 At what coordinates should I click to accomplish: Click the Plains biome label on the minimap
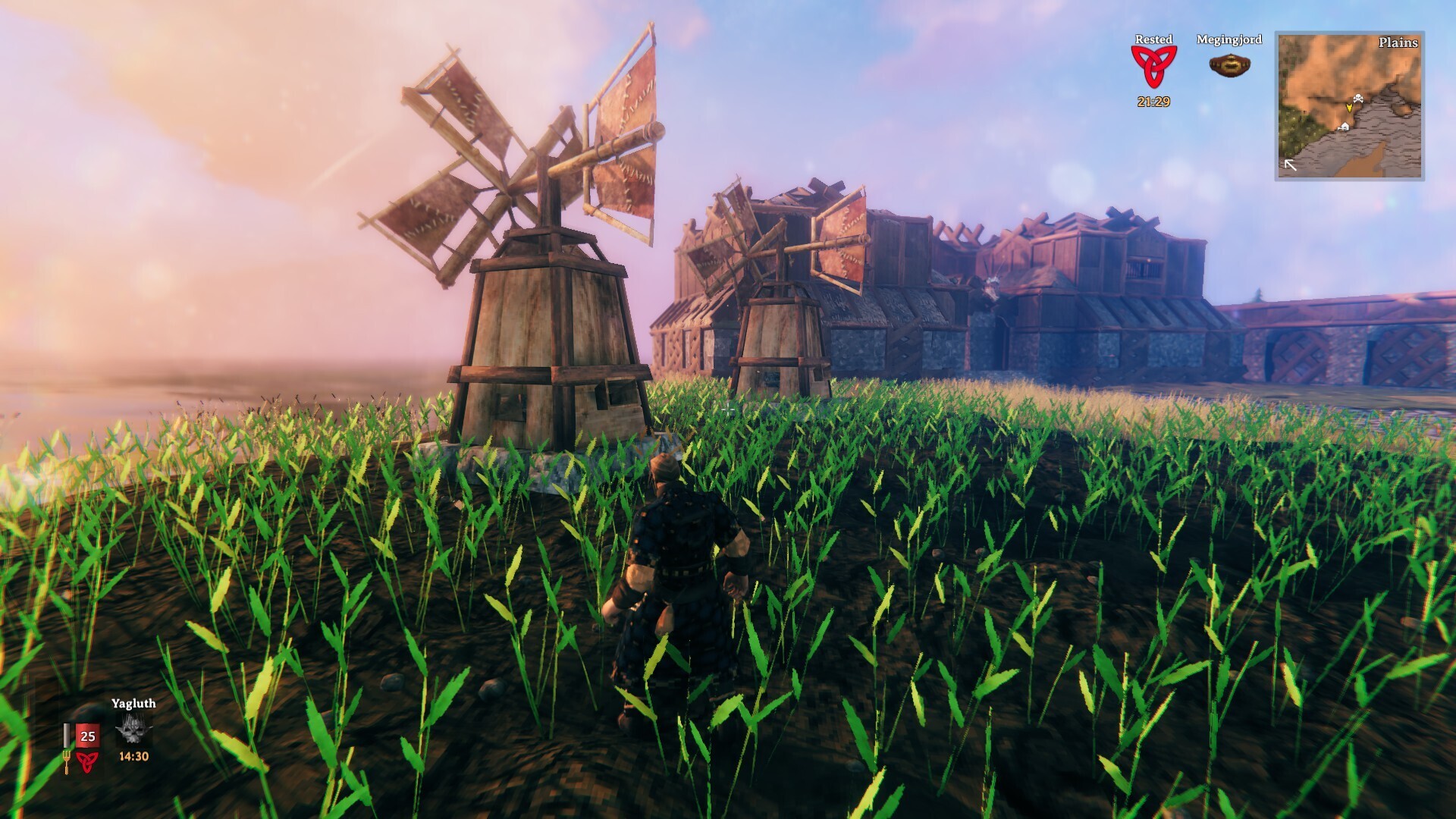1398,42
